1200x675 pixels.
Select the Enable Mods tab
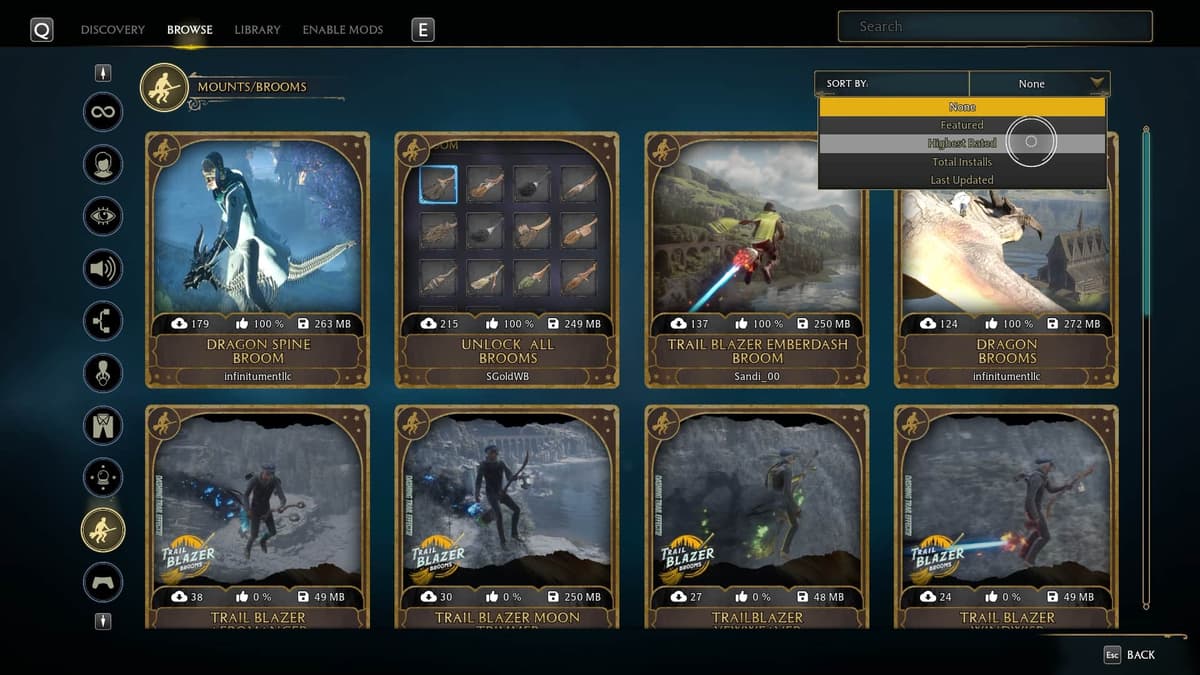(342, 30)
